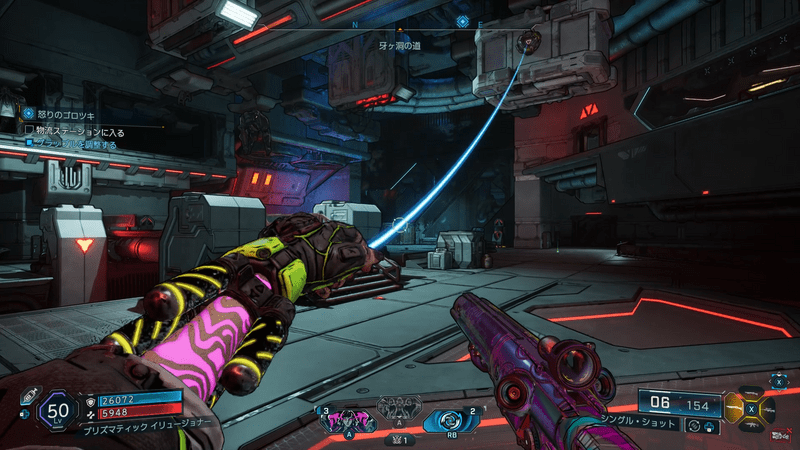
Task: Activate the blue swirl ability with count 2
Action: pos(448,421)
